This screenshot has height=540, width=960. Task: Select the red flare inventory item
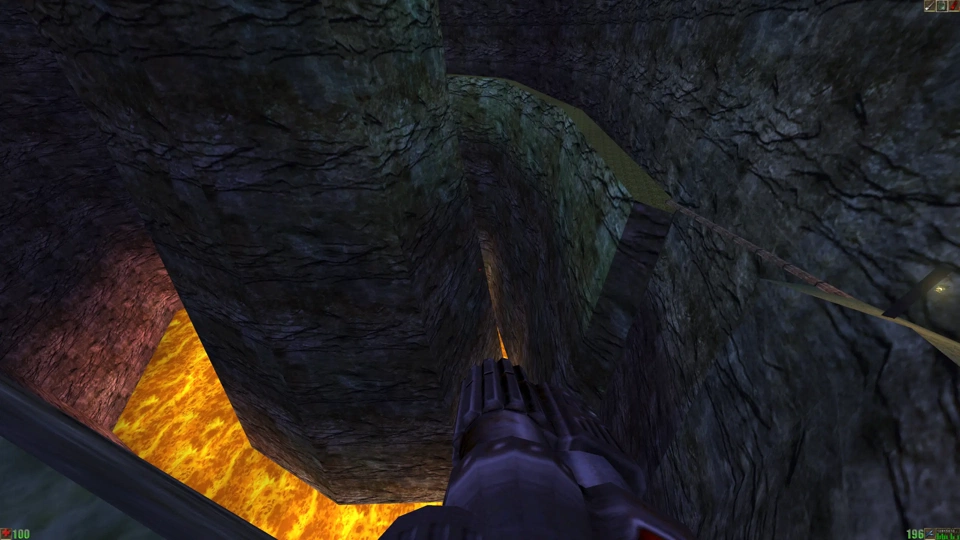point(954,6)
